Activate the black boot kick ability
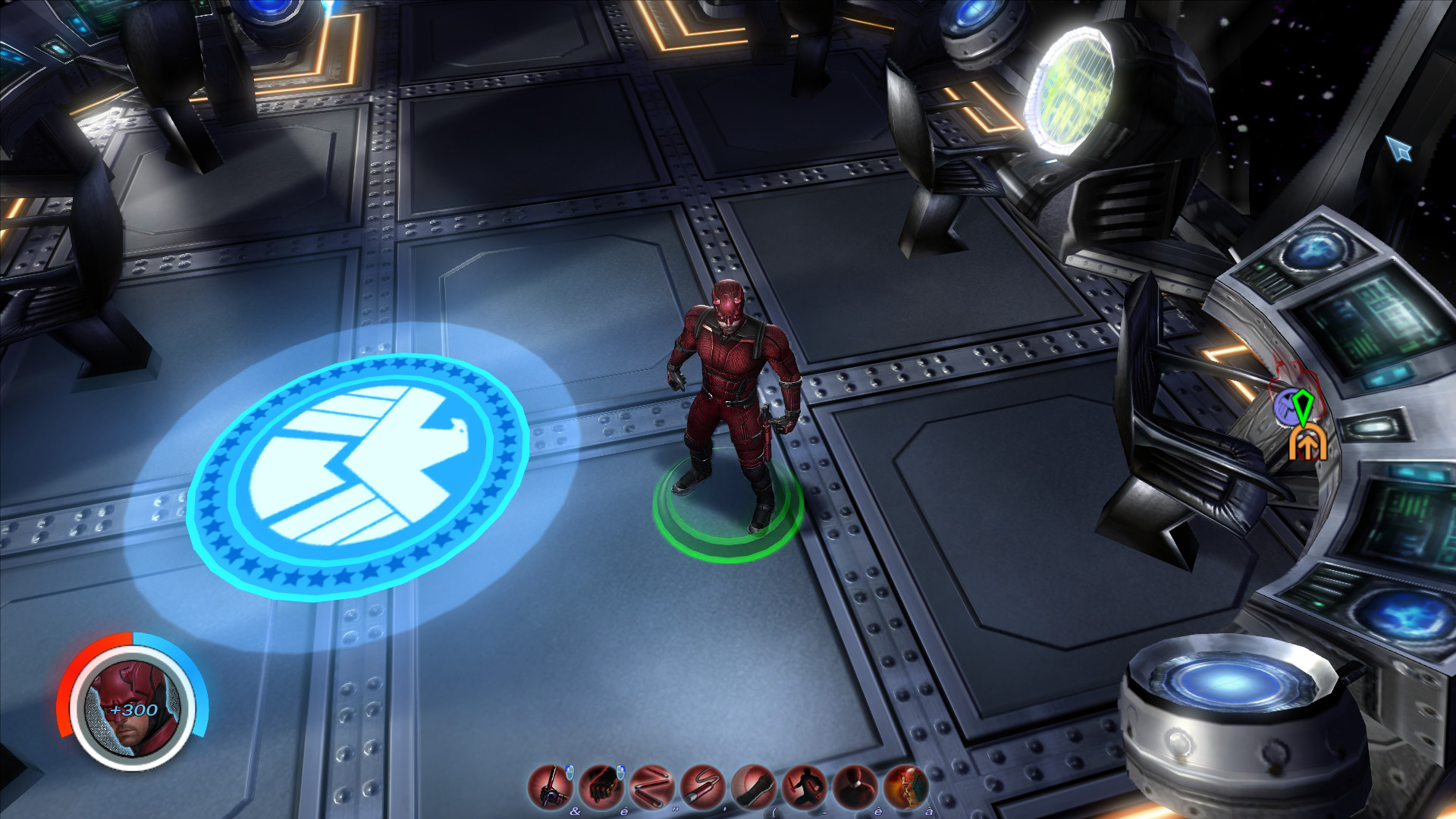The height and width of the screenshot is (819, 1456). (x=753, y=786)
